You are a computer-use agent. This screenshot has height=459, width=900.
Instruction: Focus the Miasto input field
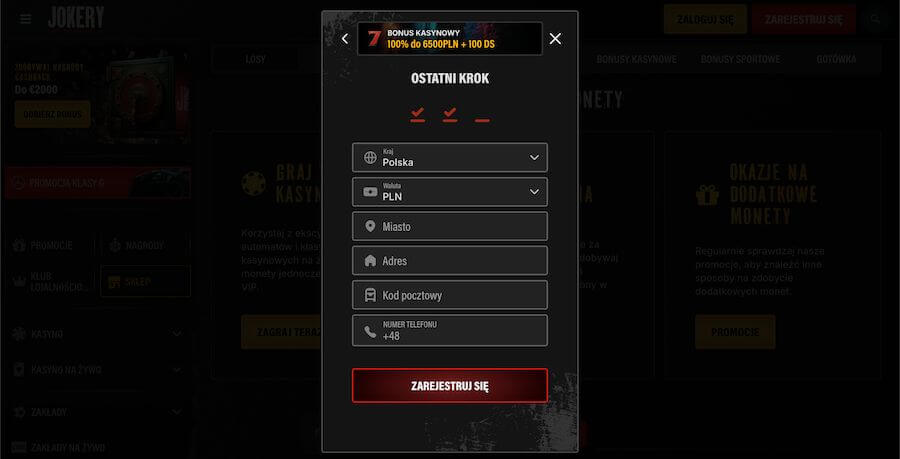click(450, 226)
